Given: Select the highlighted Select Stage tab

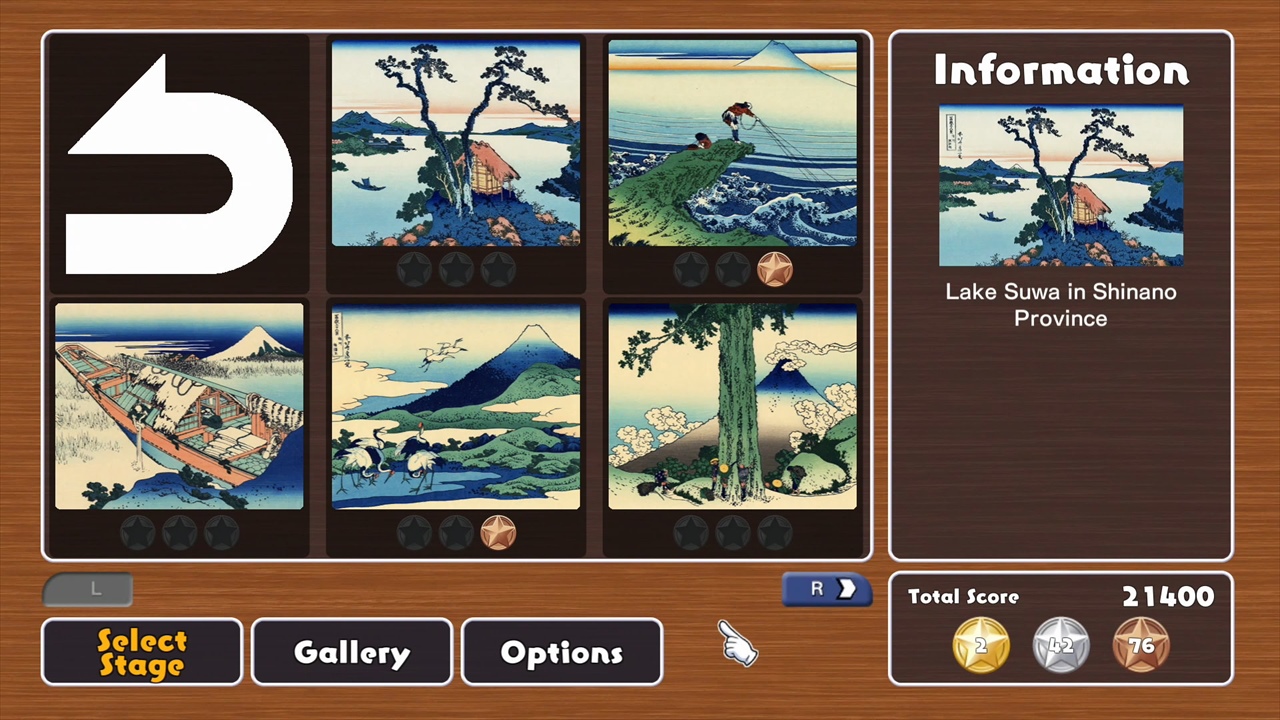Looking at the screenshot, I should [141, 651].
